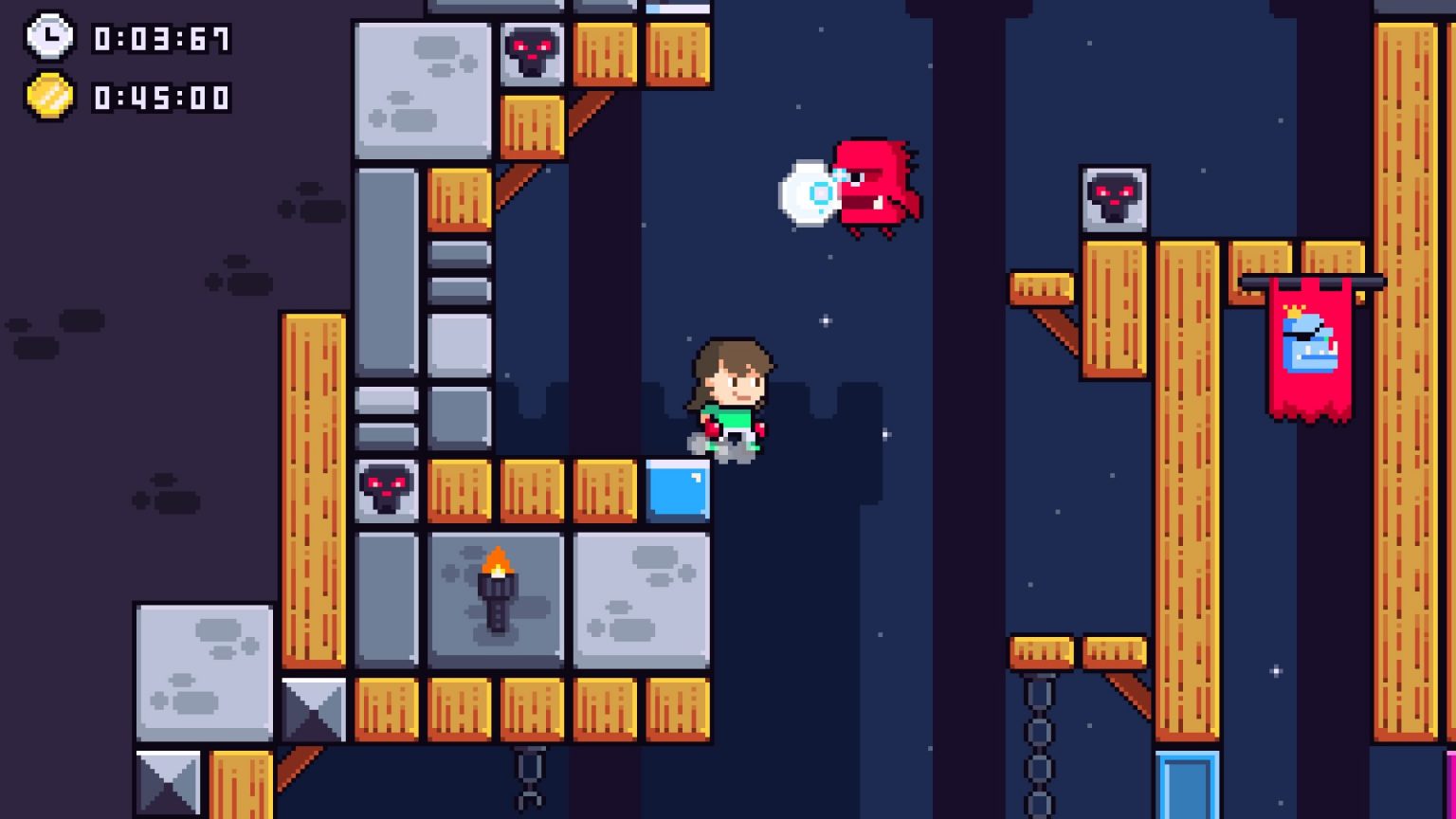Click the crowned blue creature on the red banner
The width and height of the screenshot is (1456, 819).
pos(1311,342)
